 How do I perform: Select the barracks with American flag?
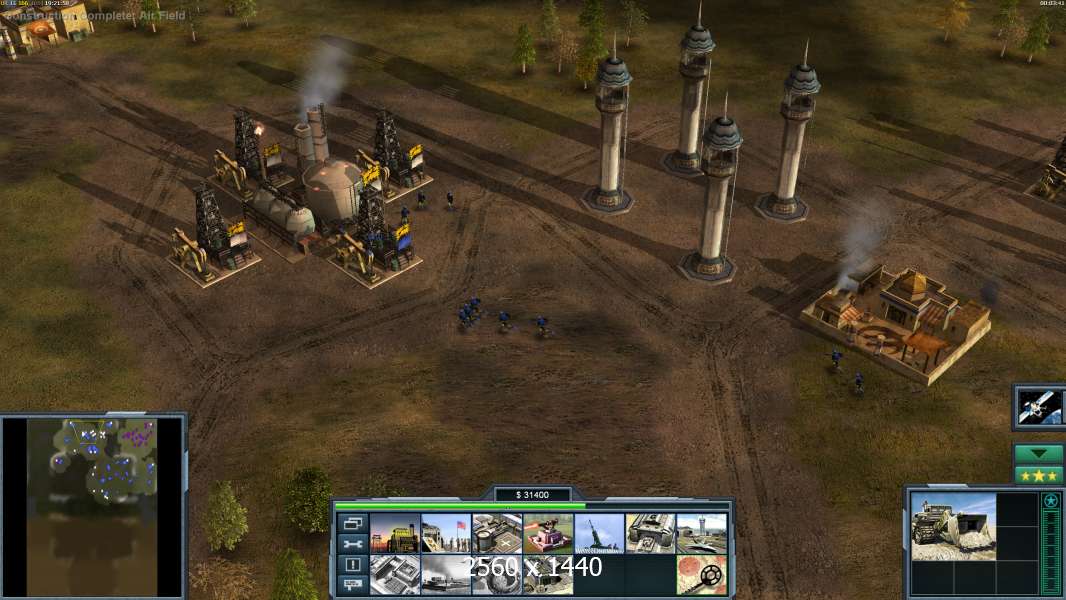point(446,534)
